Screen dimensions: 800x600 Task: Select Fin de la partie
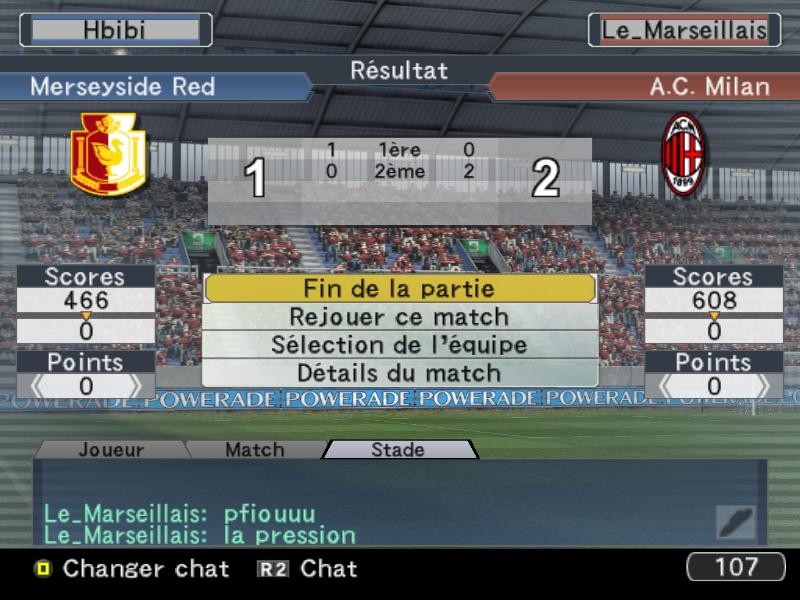[400, 289]
